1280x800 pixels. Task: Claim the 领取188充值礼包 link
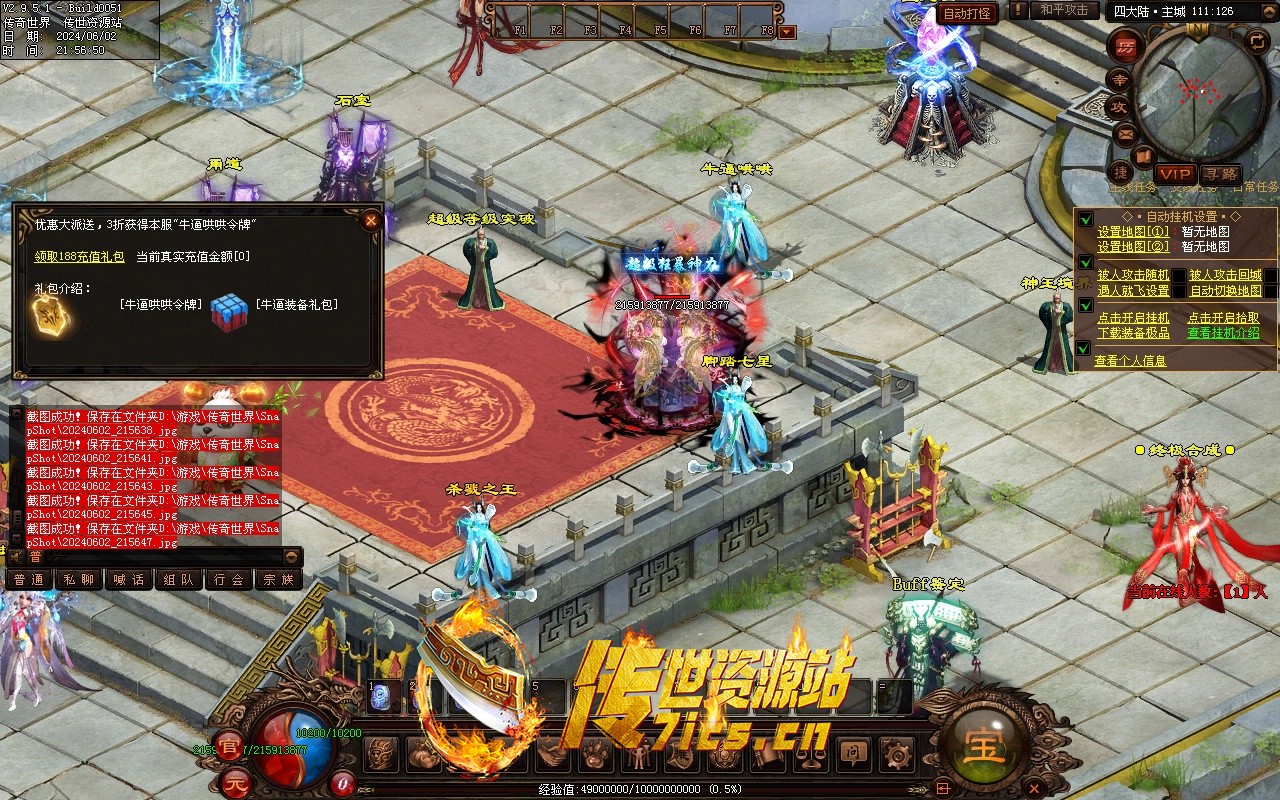(x=79, y=257)
